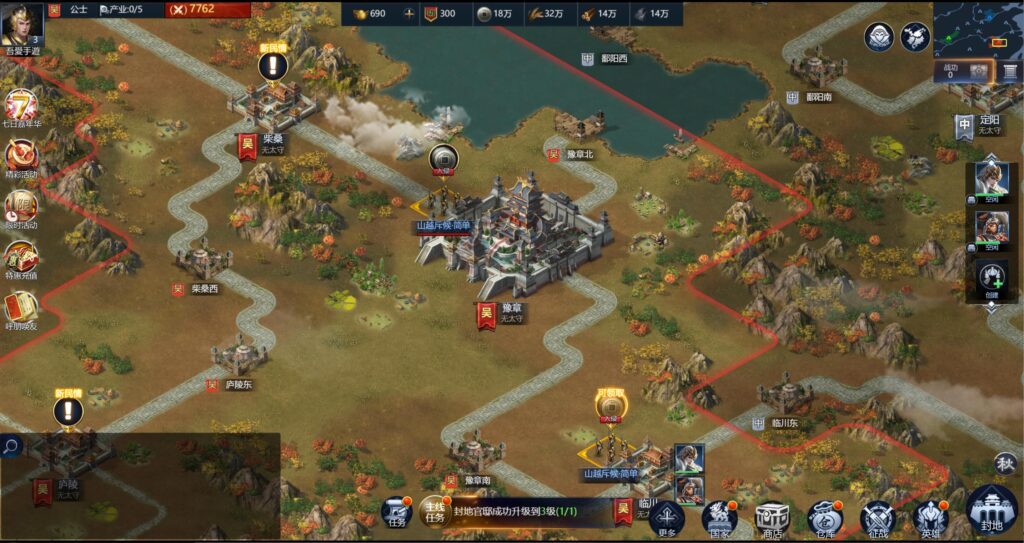Open the player avatar profile
Screen dimensions: 1024x543
pos(21,24)
